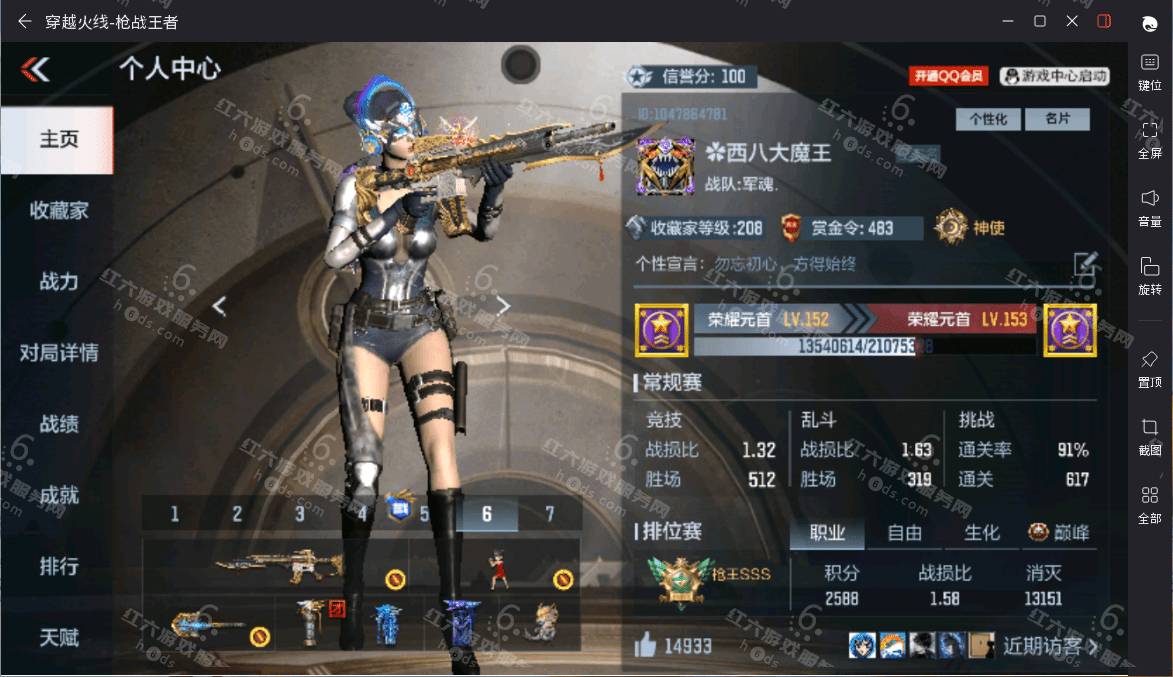The width and height of the screenshot is (1173, 677).
Task: Switch ranked stats to 自由 tab
Action: coord(904,533)
